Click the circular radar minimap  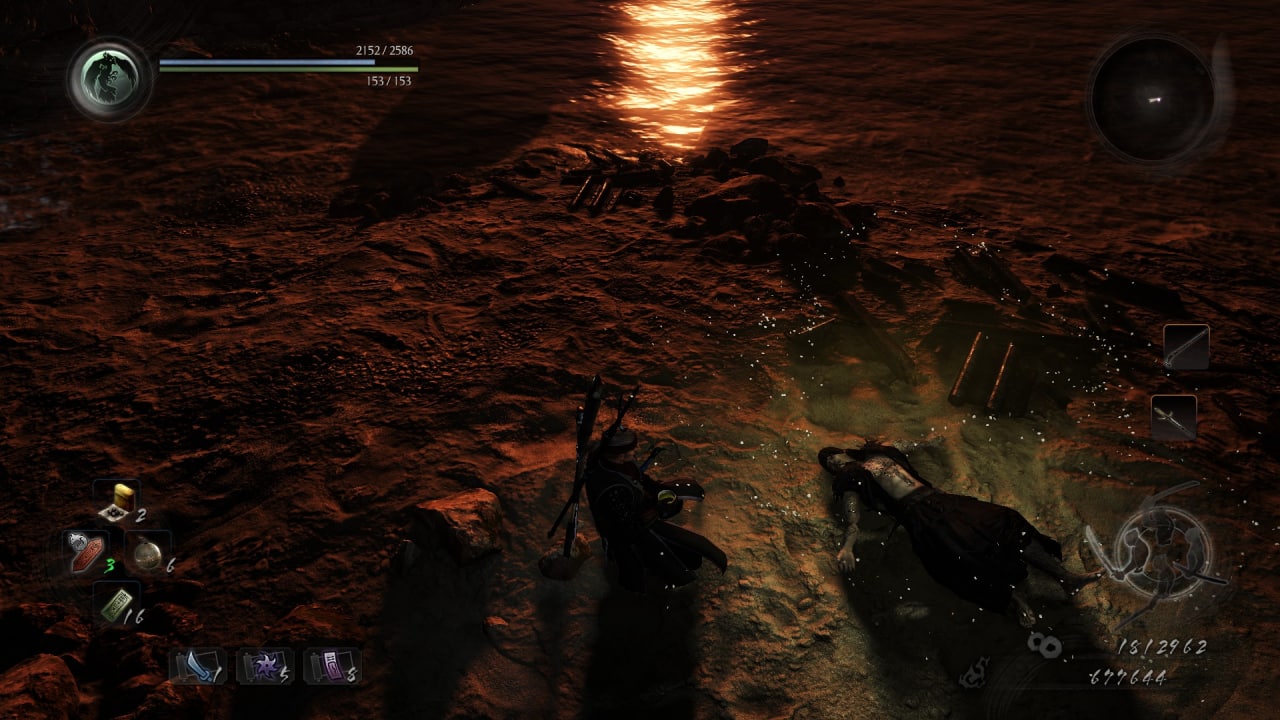pos(1153,98)
